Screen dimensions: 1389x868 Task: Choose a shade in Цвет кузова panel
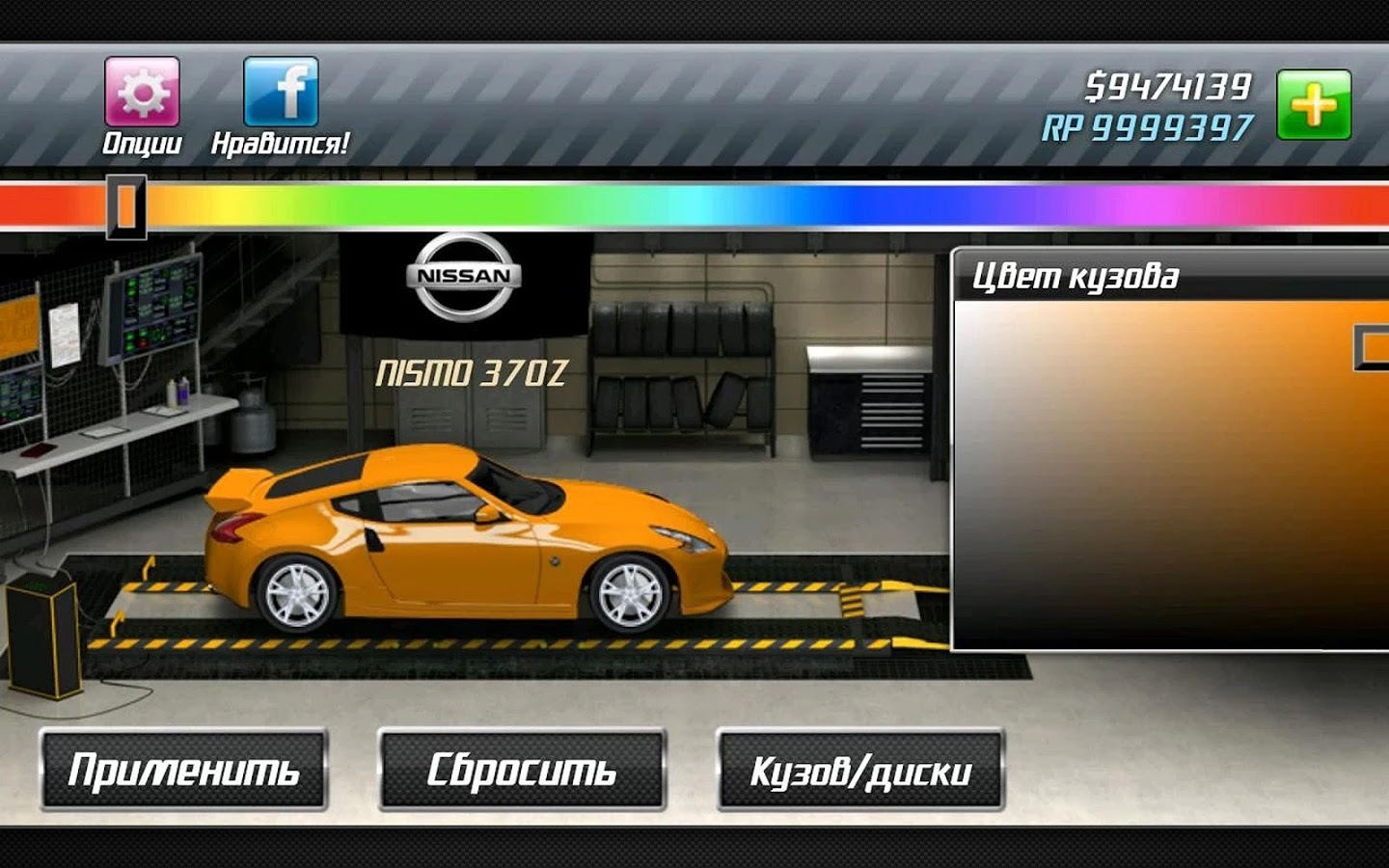[1157, 482]
